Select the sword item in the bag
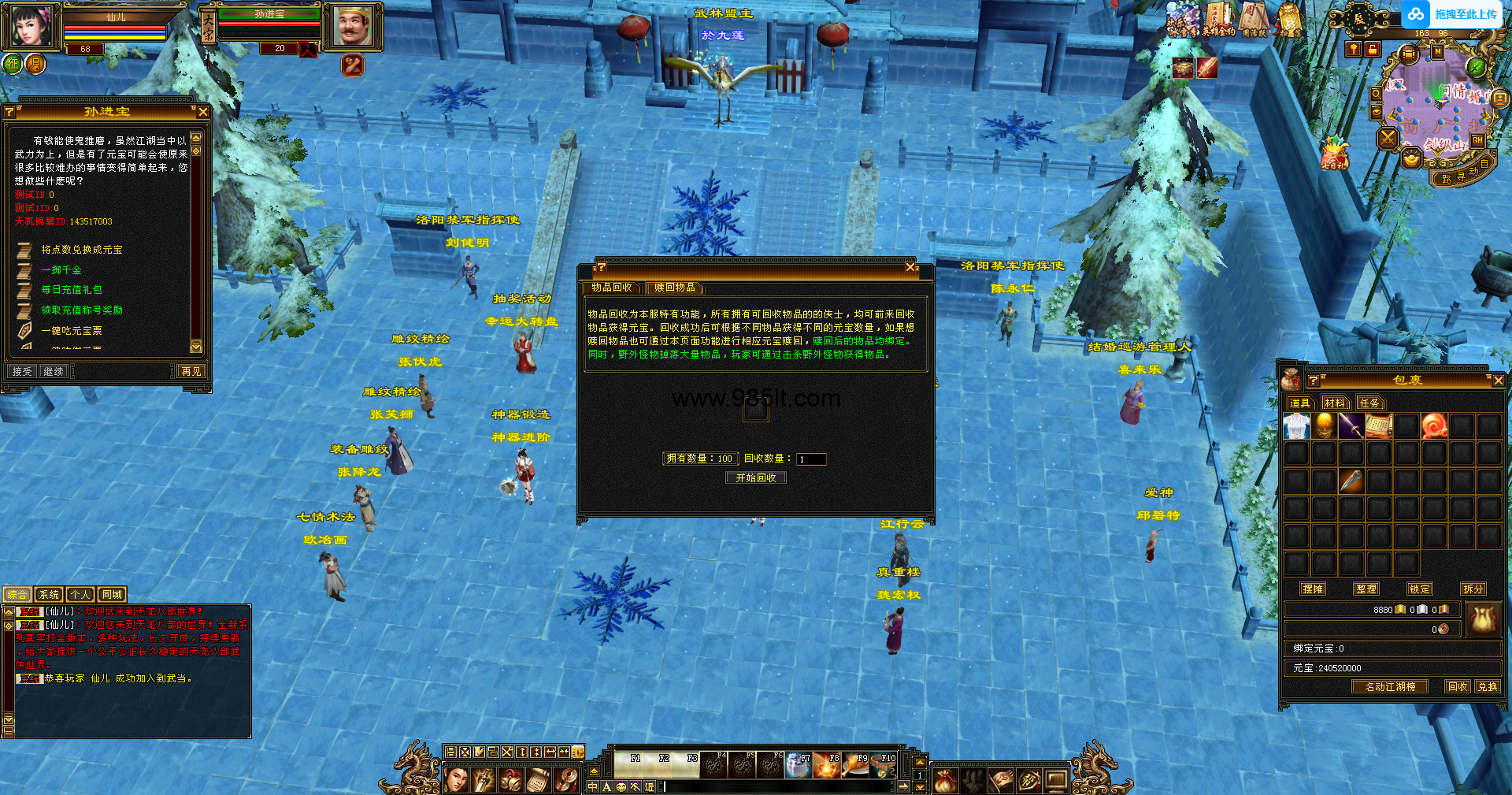This screenshot has height=795, width=1512. (x=1351, y=426)
